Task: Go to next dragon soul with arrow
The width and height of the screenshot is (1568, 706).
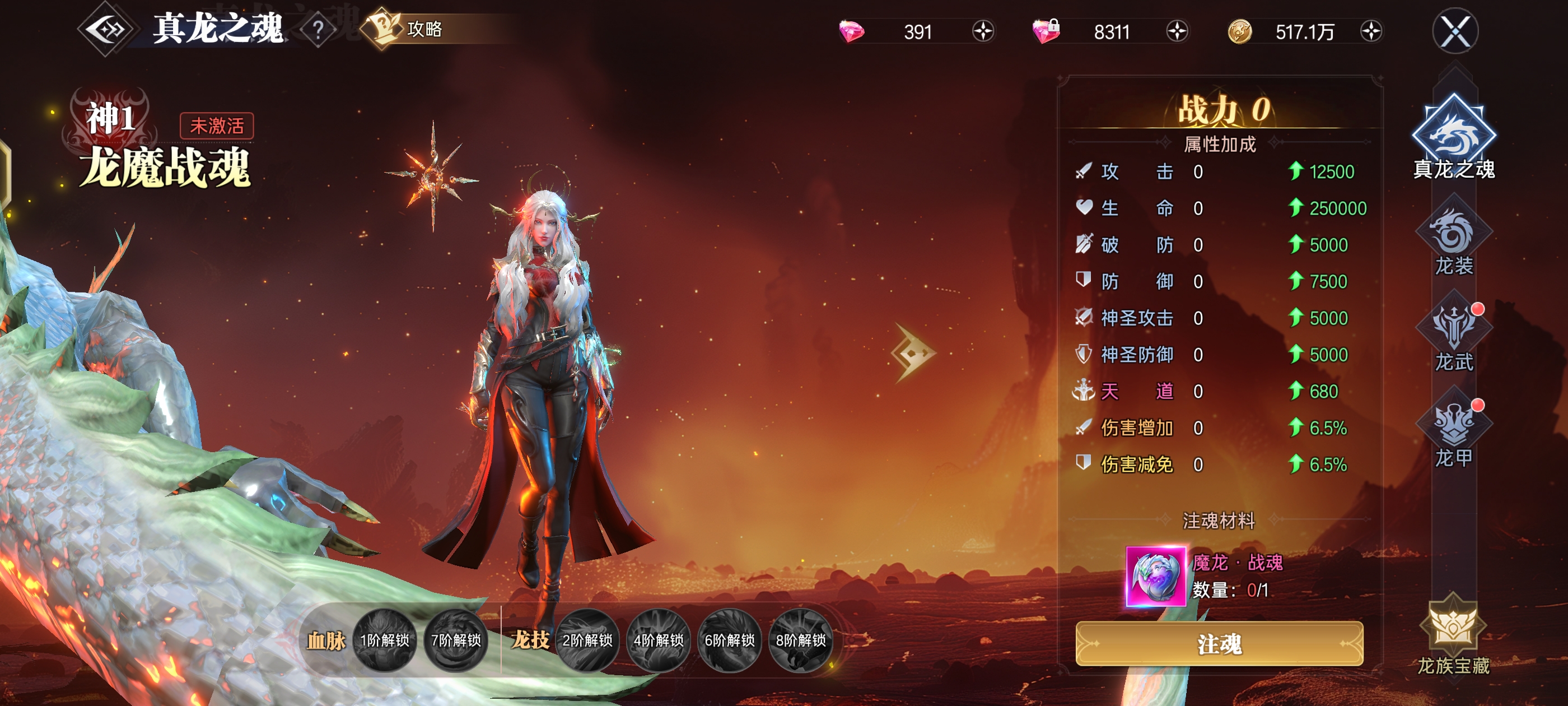Action: coord(912,352)
